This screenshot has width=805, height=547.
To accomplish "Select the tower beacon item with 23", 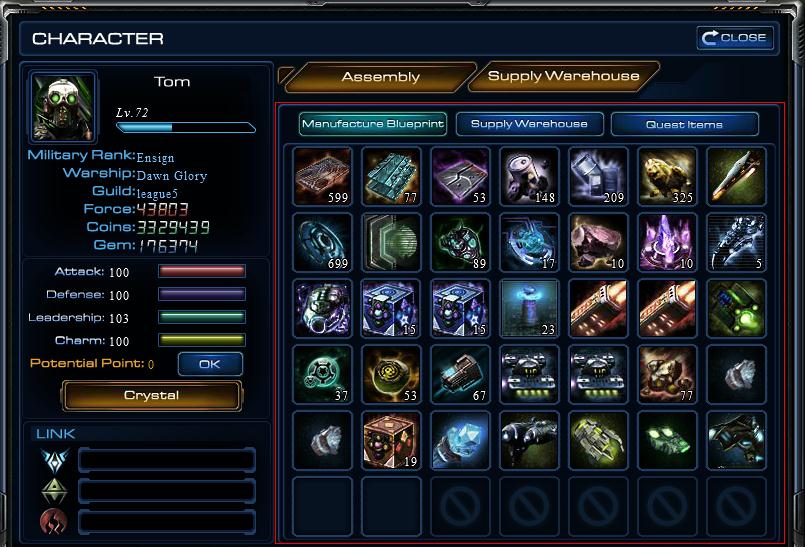I will [x=530, y=308].
